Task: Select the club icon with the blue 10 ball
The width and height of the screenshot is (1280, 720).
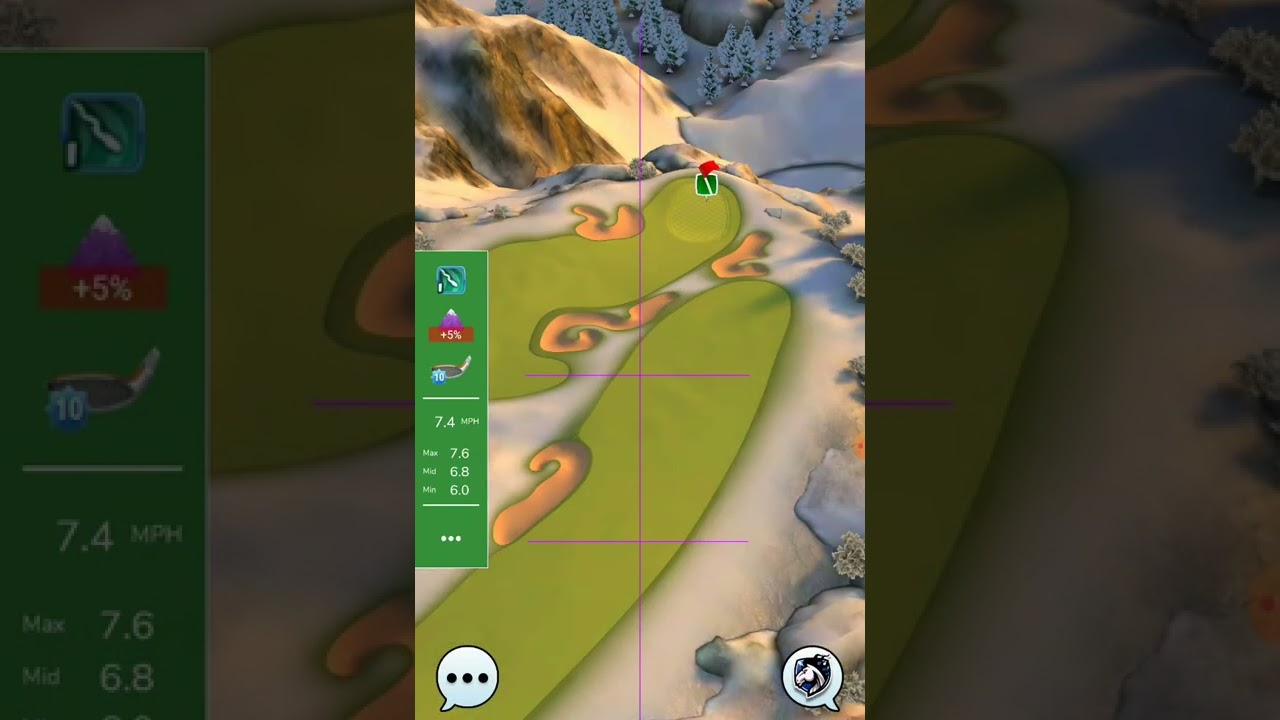Action: pos(451,371)
